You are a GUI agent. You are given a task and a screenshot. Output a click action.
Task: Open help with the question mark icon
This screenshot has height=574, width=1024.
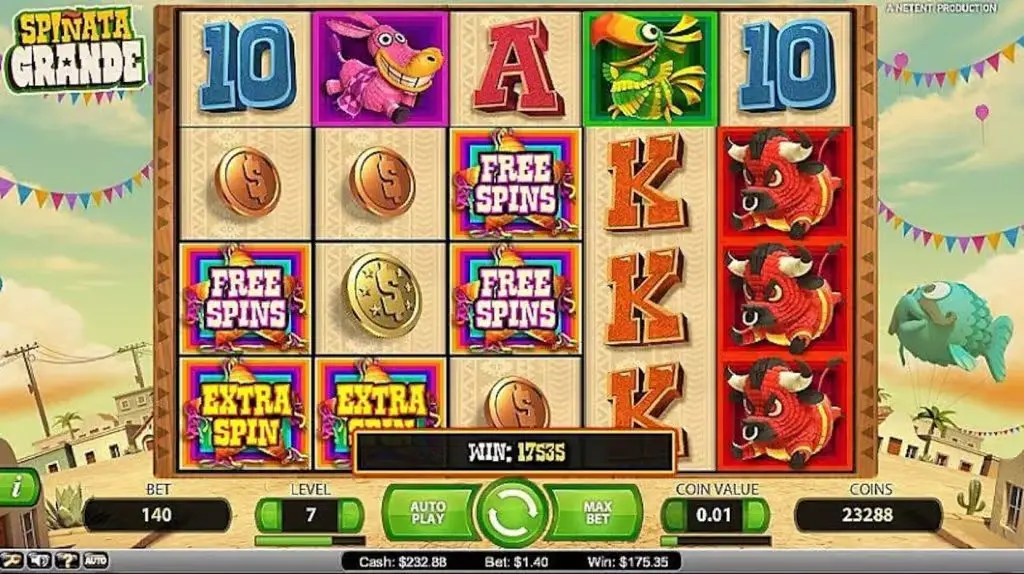(66, 561)
